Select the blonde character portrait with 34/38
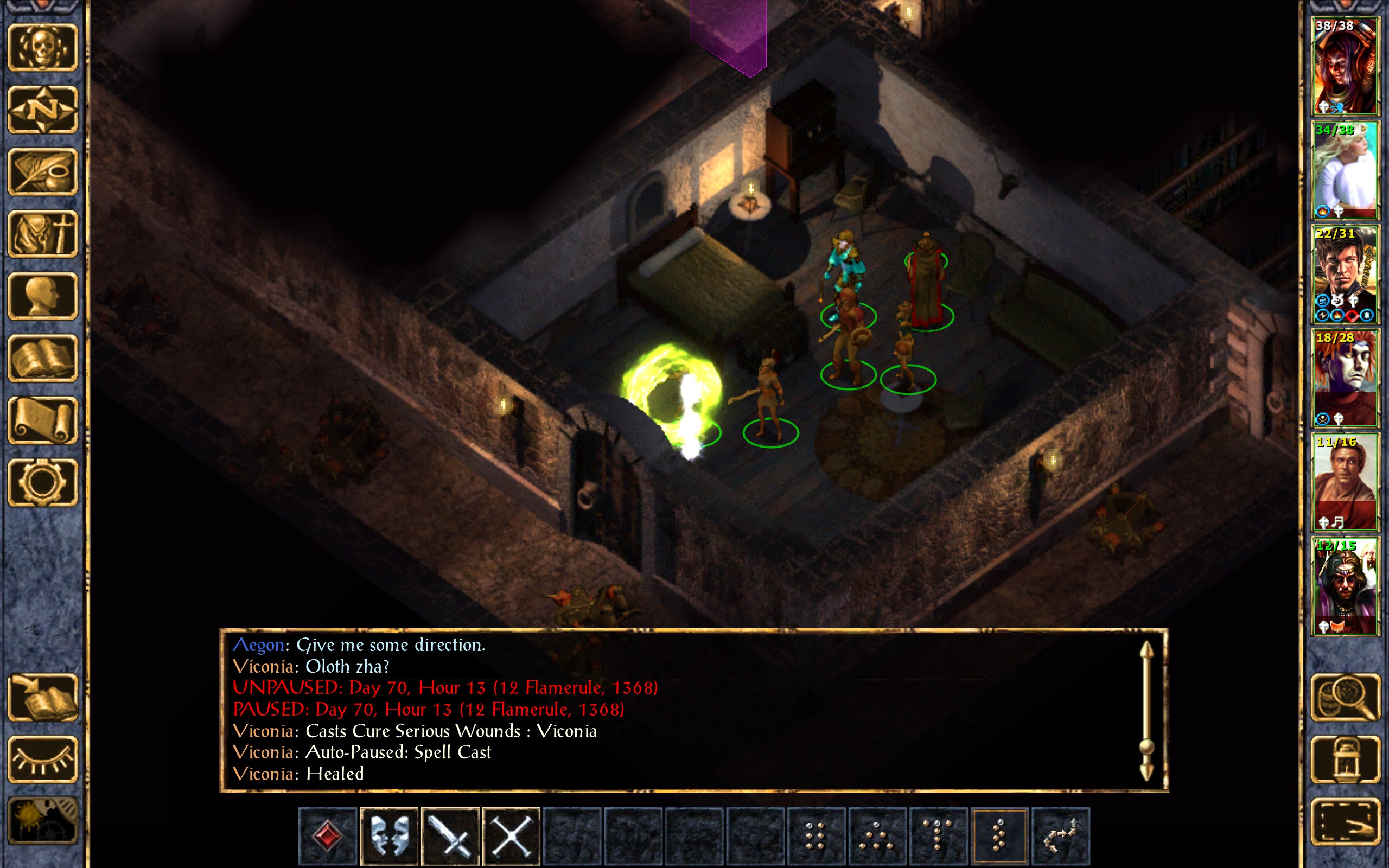1389x868 pixels. click(1344, 170)
